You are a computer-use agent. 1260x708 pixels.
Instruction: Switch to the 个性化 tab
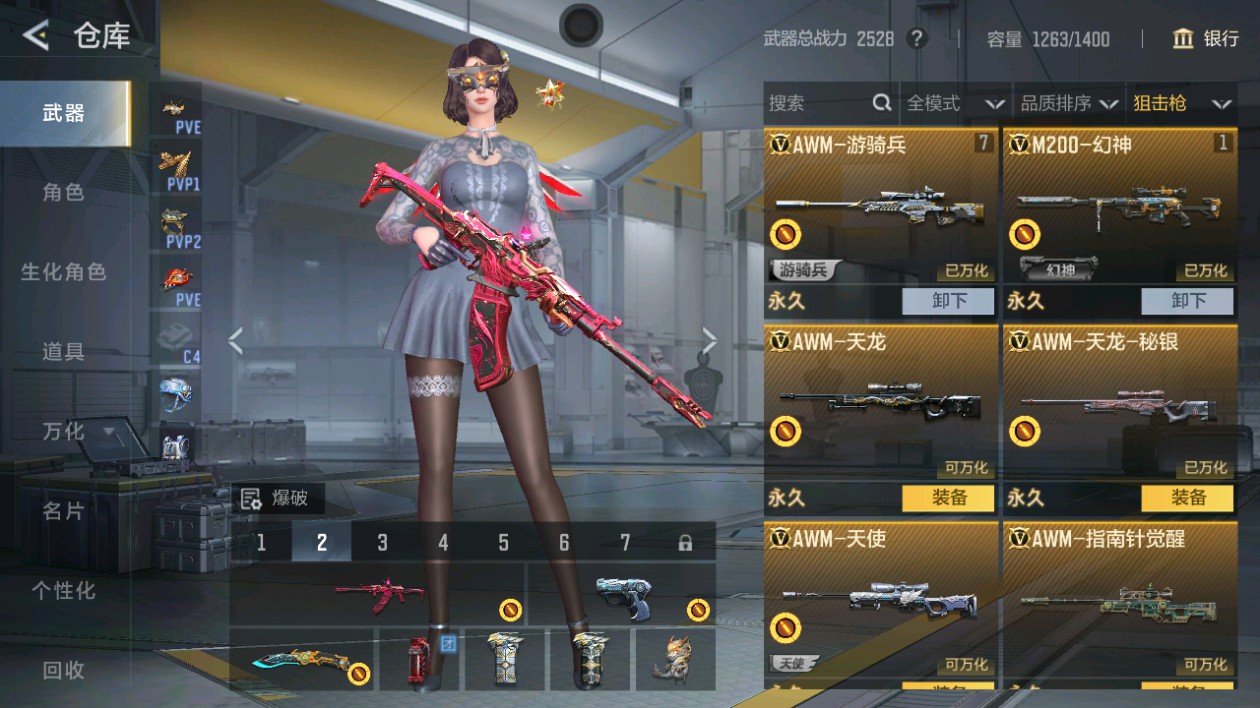coord(63,591)
